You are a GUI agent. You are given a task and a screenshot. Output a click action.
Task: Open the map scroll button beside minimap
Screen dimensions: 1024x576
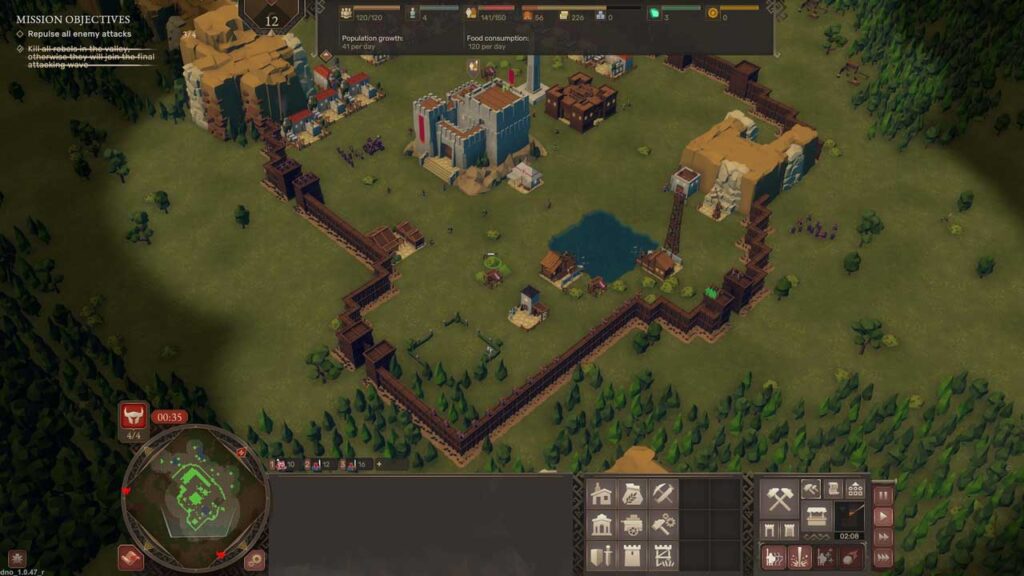[x=130, y=557]
